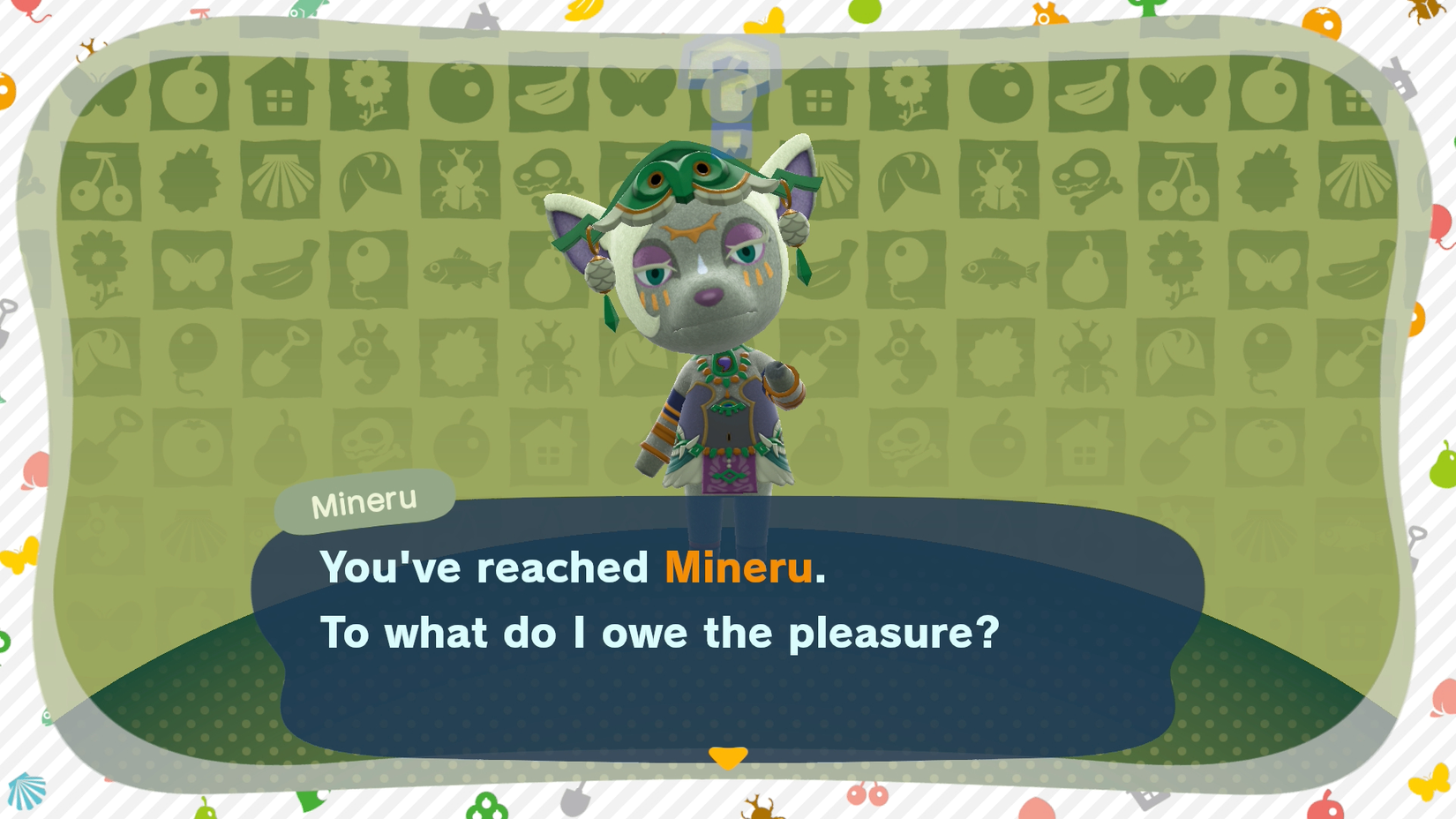Click the cherries icon near the top-left

pyautogui.click(x=100, y=181)
